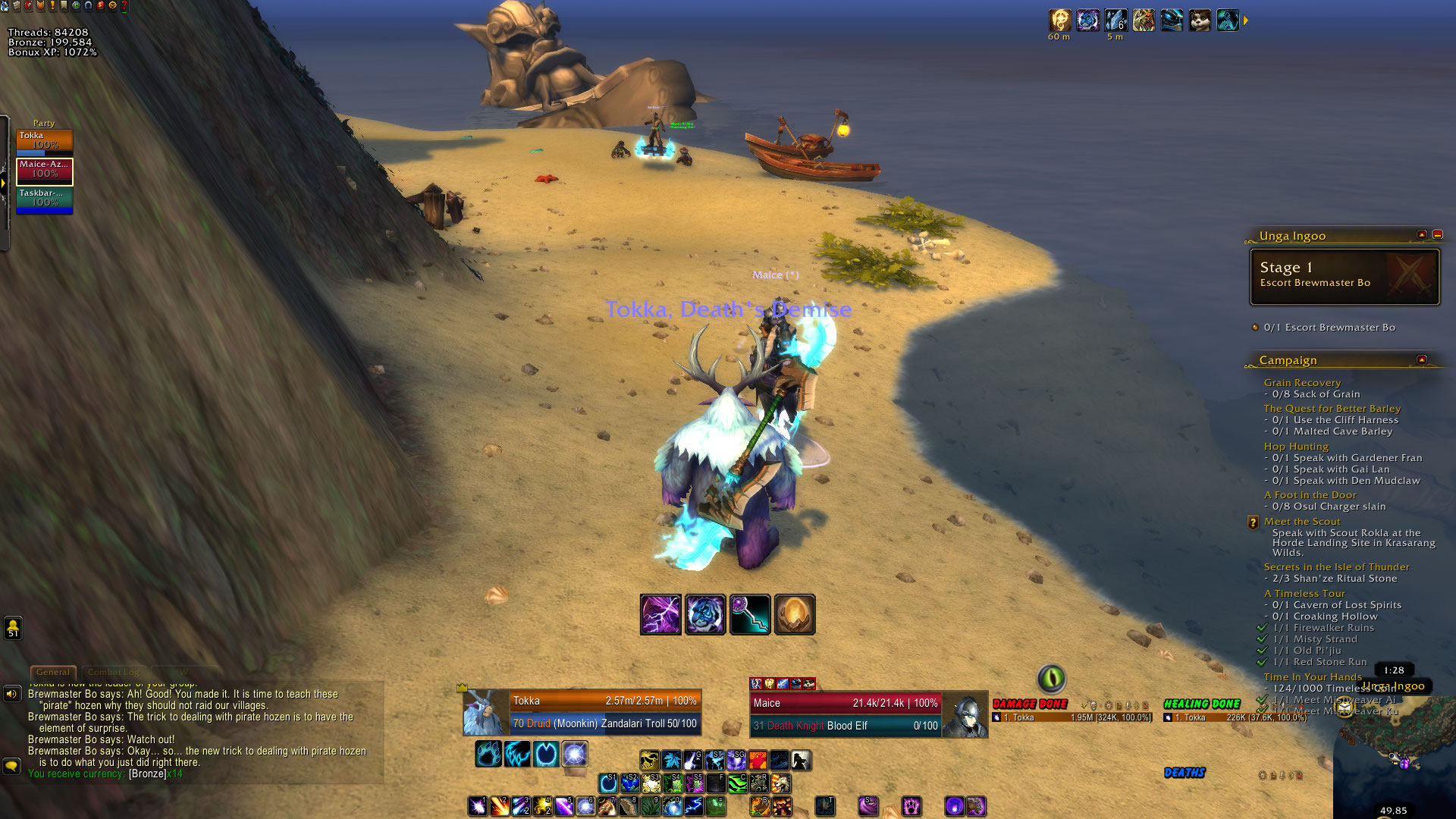
Task: Activate the purple-gemmed key ability
Action: pos(750,614)
